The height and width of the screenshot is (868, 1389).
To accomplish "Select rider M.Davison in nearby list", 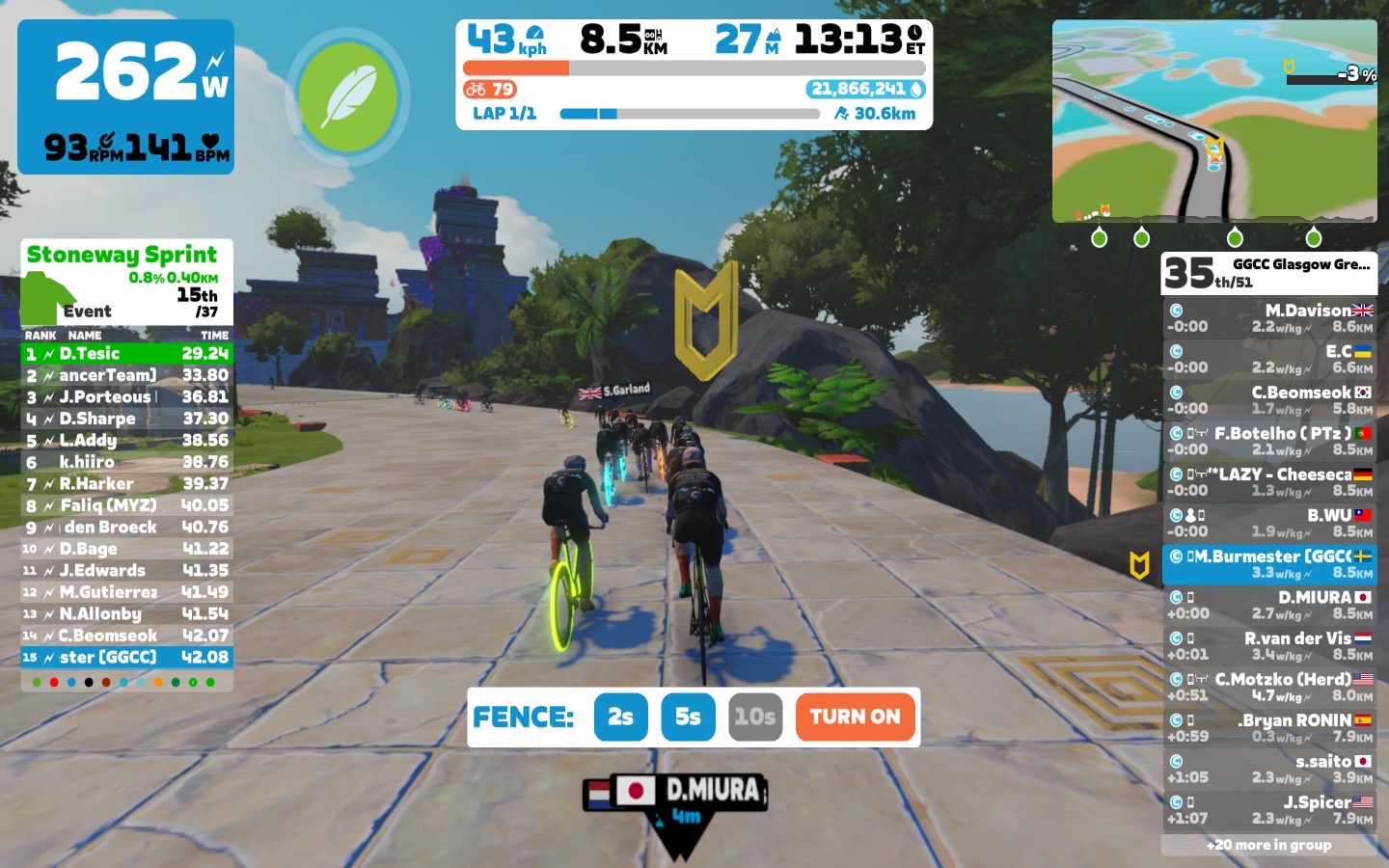I will point(1268,318).
